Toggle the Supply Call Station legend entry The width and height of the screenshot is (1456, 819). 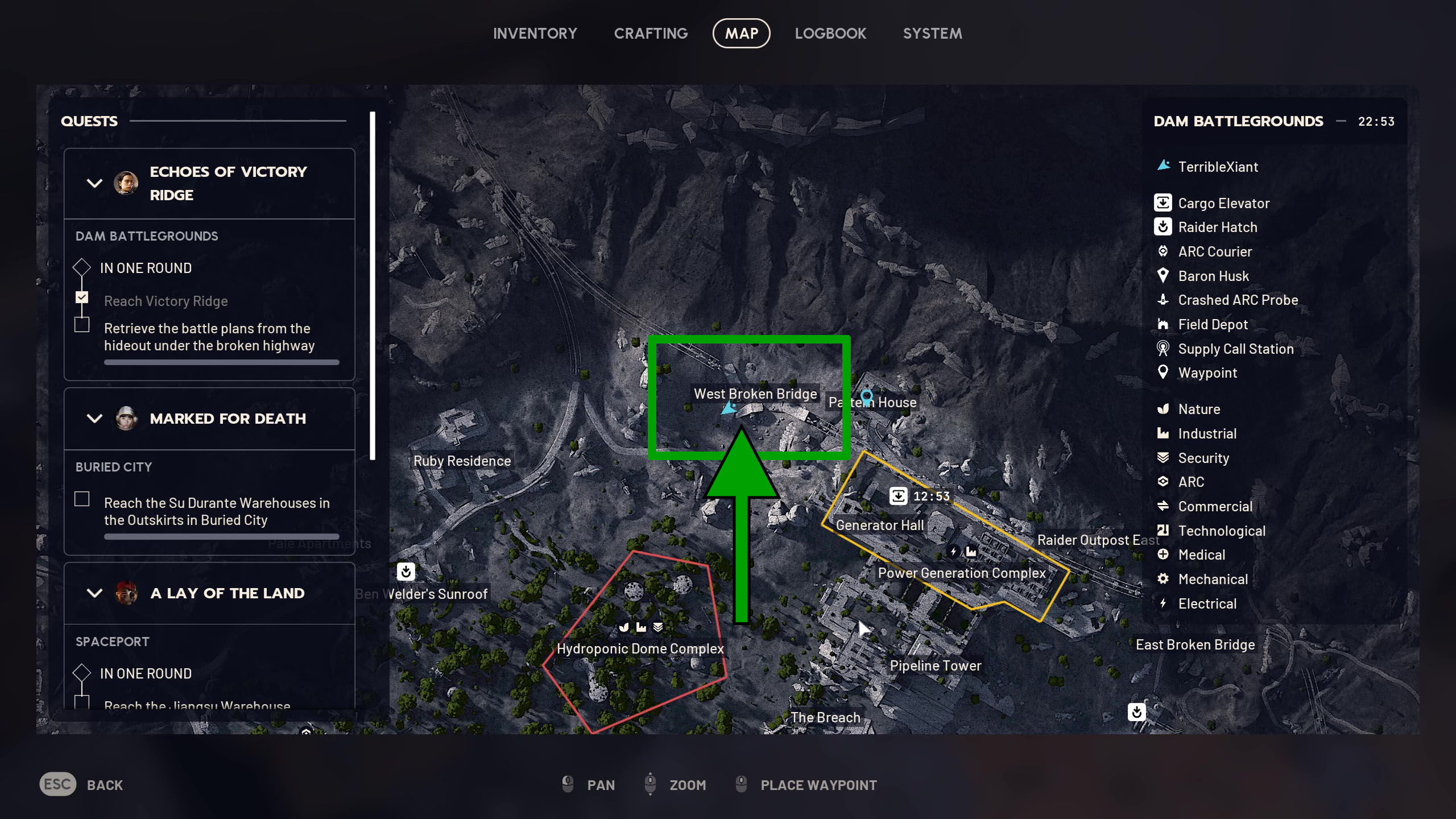(x=1235, y=349)
